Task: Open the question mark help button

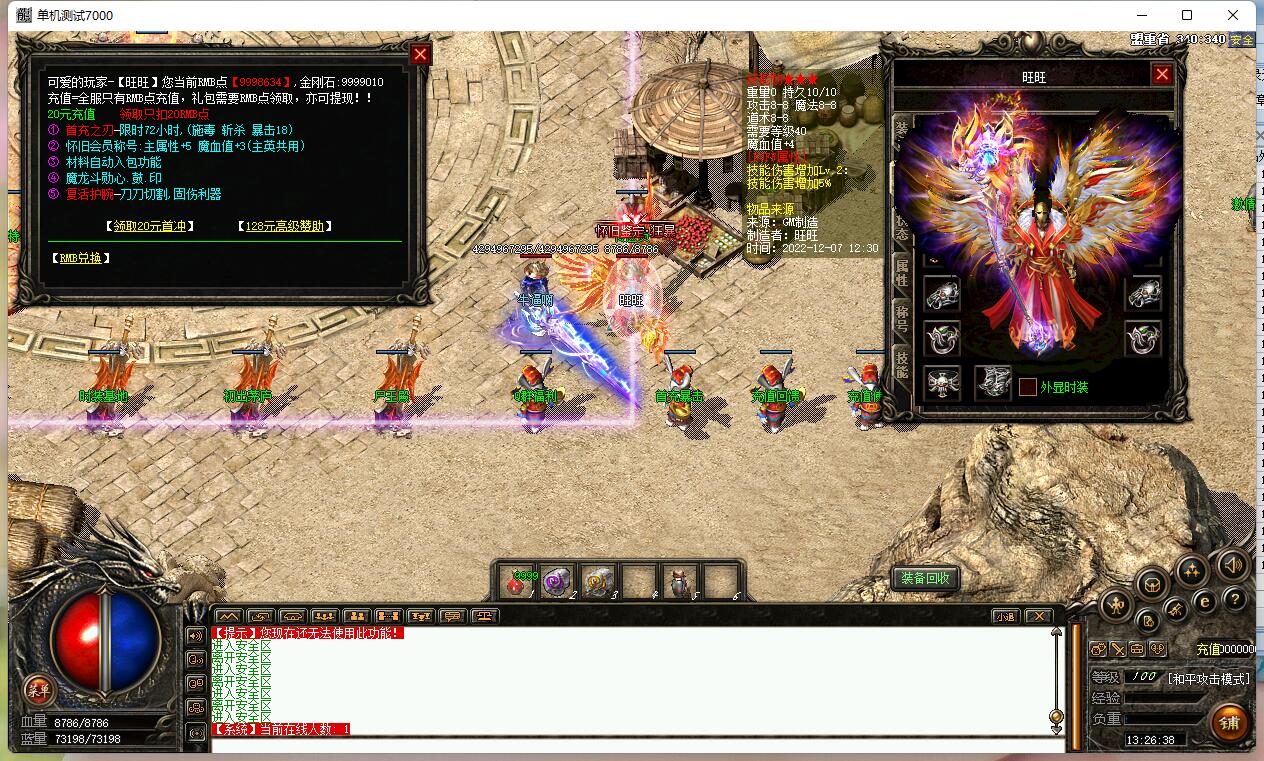Action: 1236,600
